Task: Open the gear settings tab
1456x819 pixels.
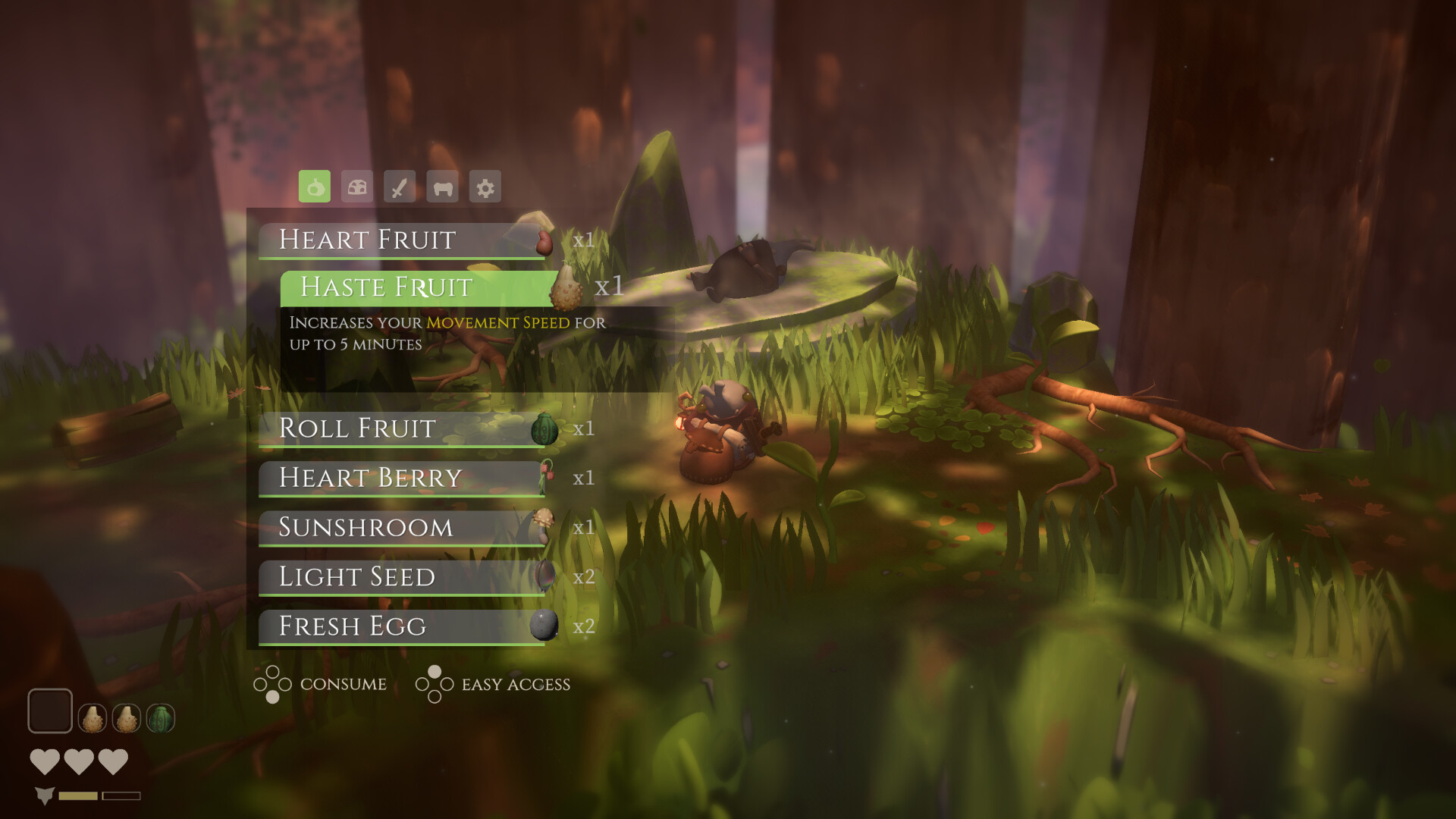Action: (485, 187)
